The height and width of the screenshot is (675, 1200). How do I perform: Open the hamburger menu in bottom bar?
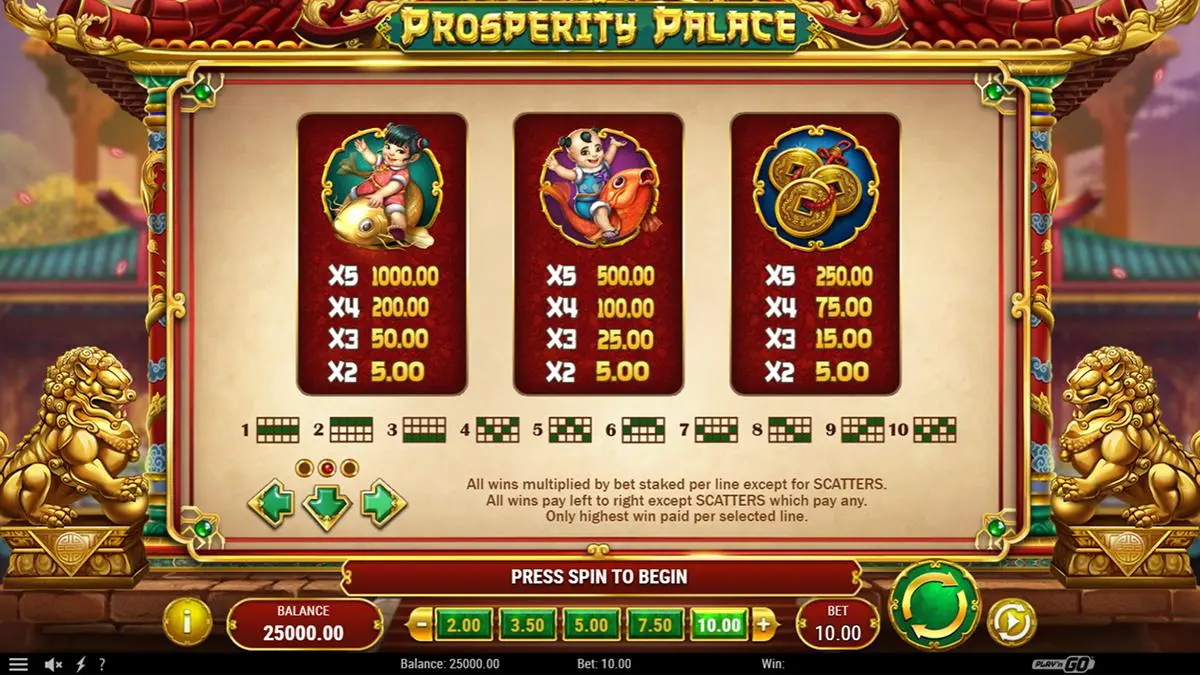[19, 664]
